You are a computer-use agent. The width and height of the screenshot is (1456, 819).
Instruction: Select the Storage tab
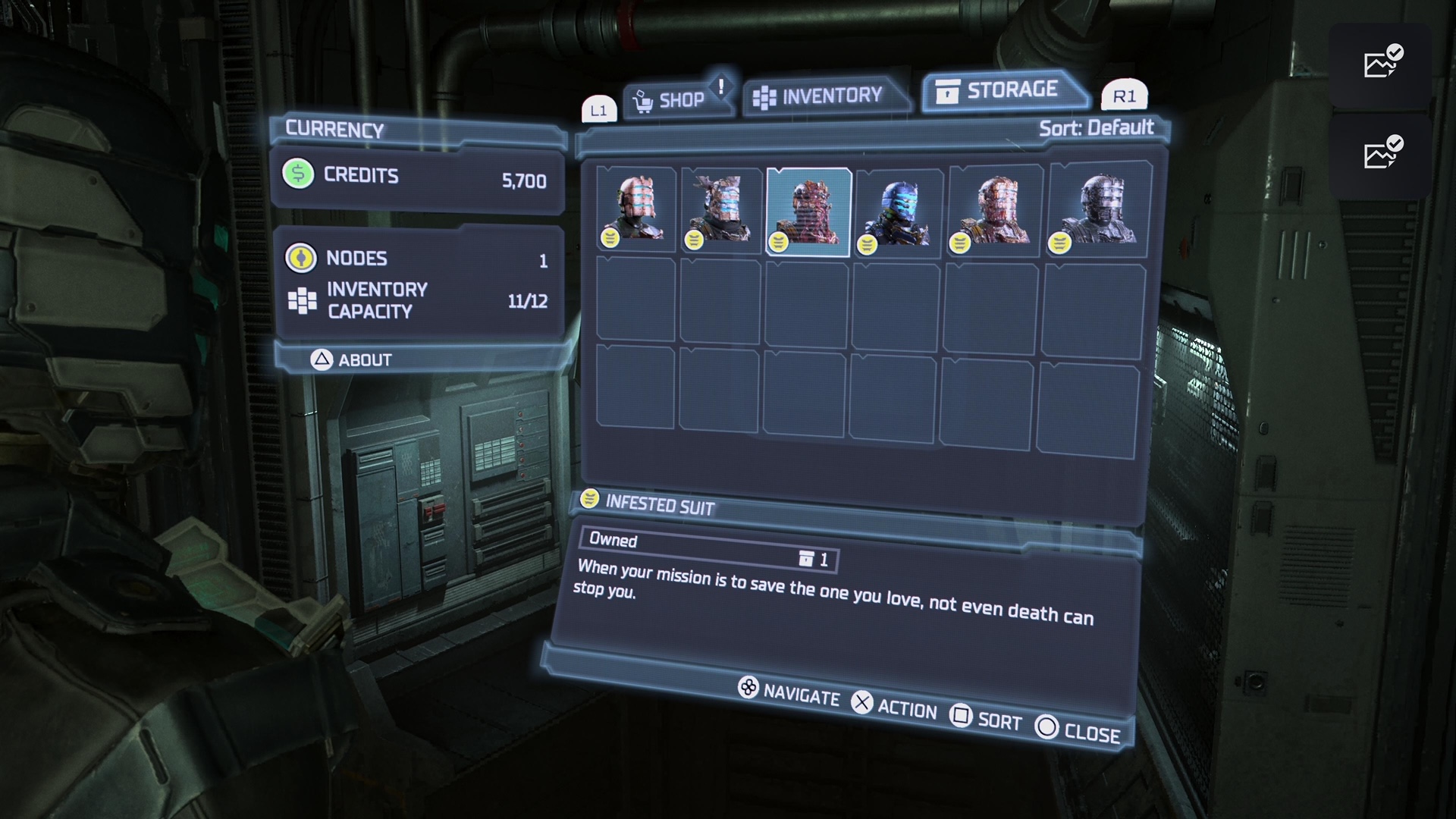pyautogui.click(x=1001, y=90)
